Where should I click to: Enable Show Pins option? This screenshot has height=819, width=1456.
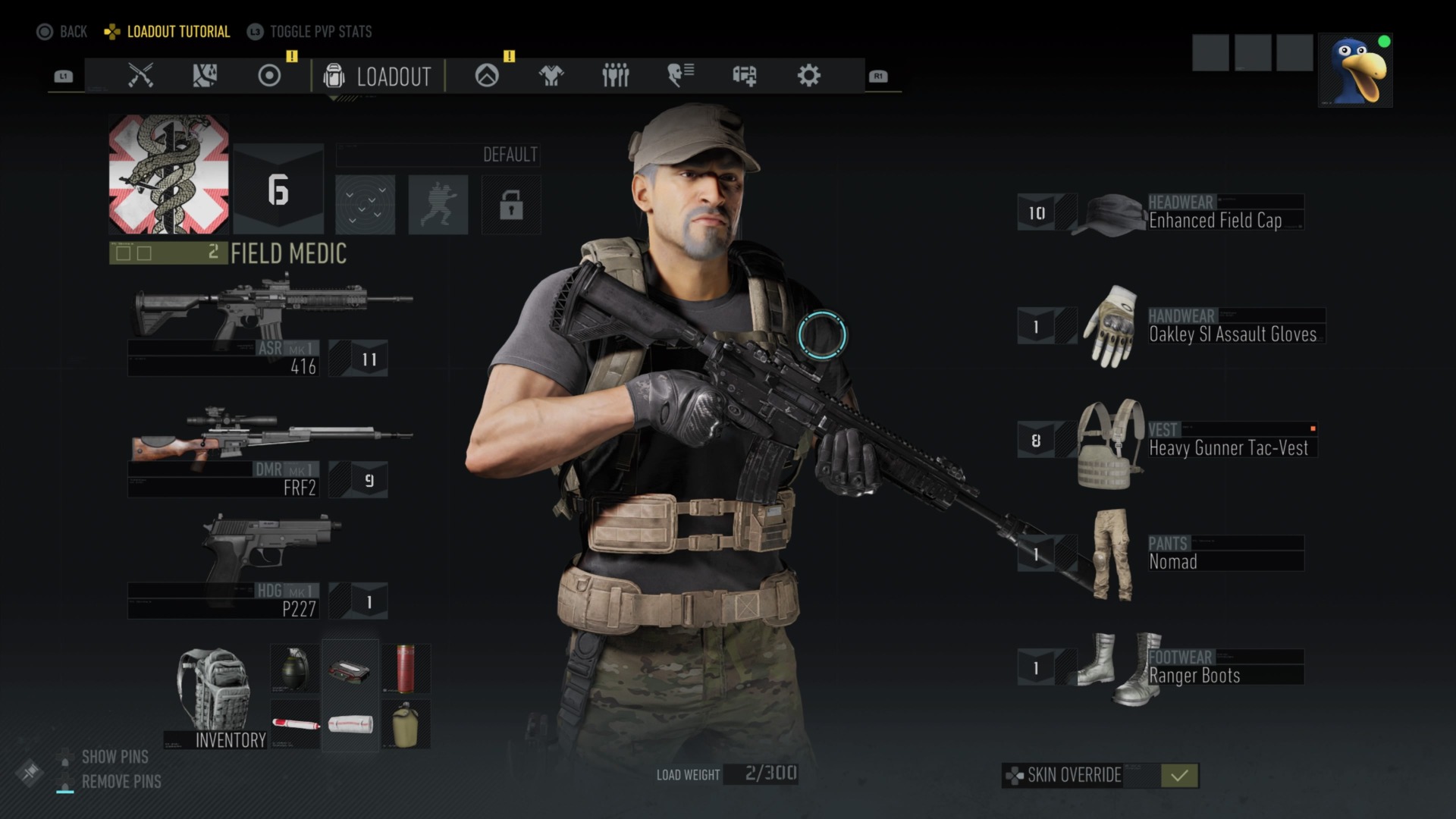(115, 757)
